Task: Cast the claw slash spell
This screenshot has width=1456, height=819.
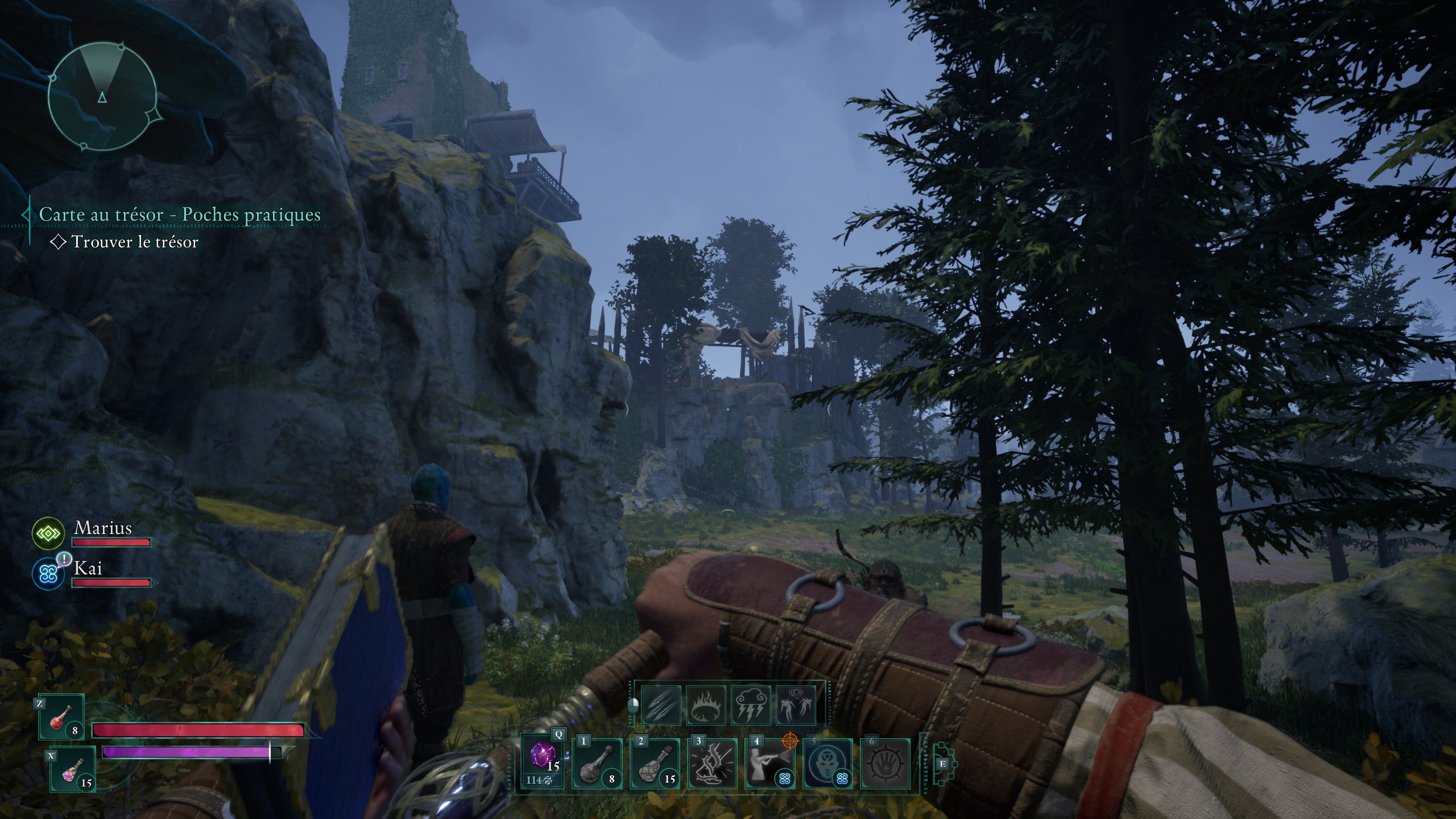Action: (661, 706)
